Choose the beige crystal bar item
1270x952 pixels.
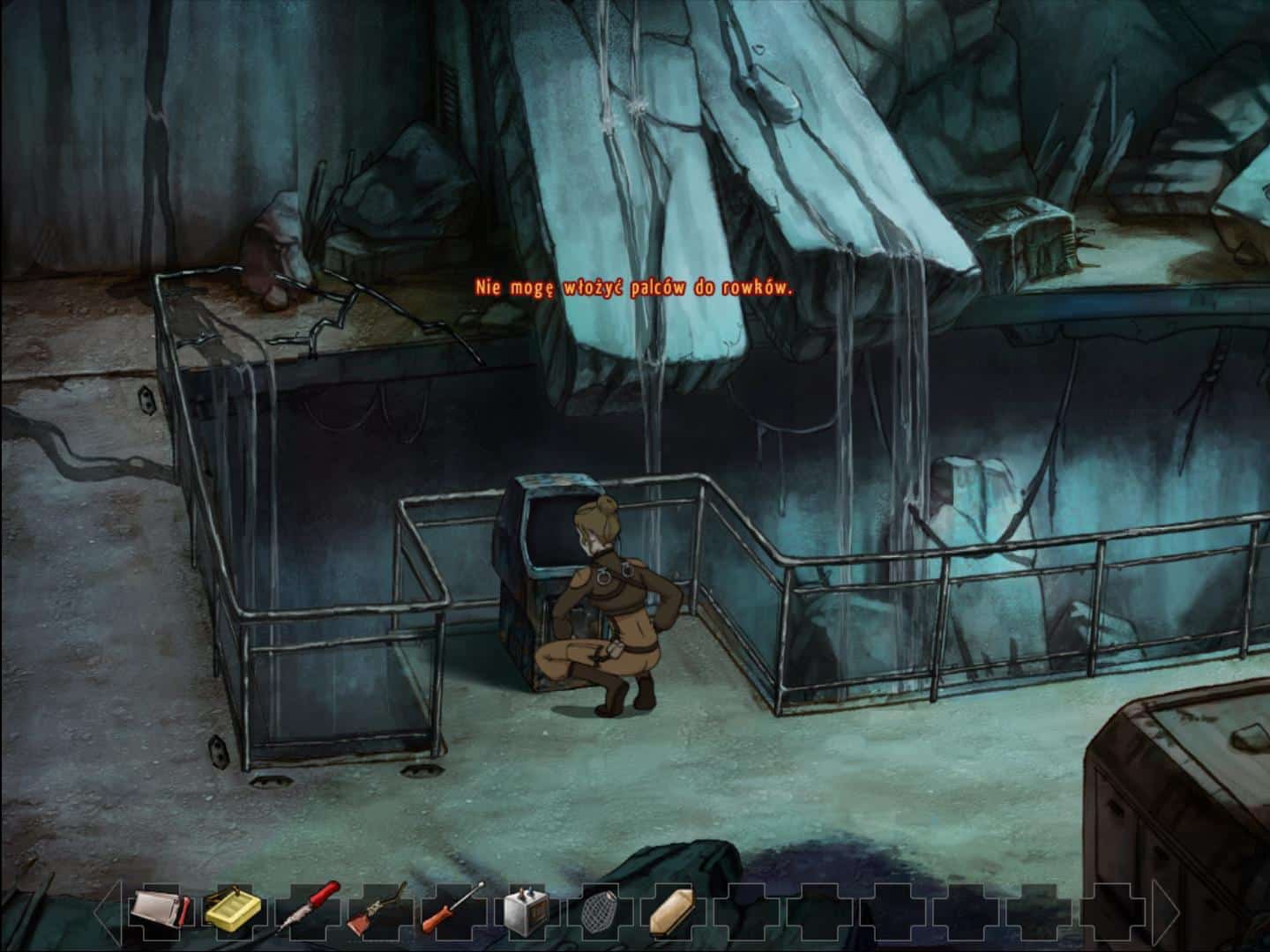click(x=672, y=913)
